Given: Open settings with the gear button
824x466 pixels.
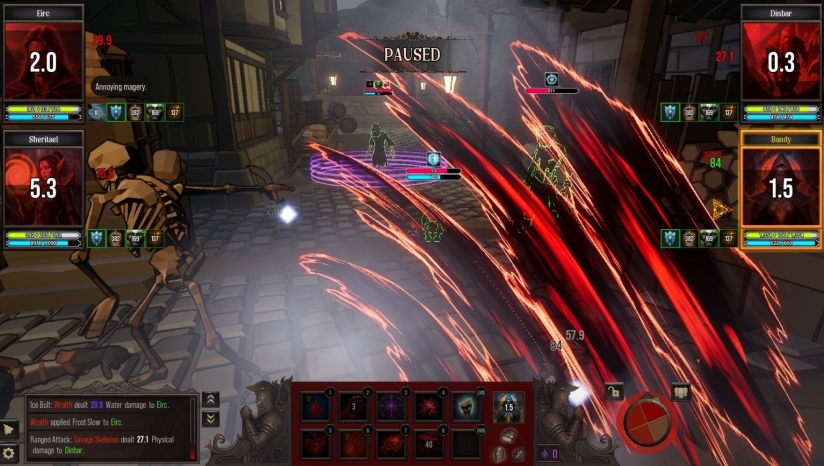Looking at the screenshot, I should click(x=10, y=453).
